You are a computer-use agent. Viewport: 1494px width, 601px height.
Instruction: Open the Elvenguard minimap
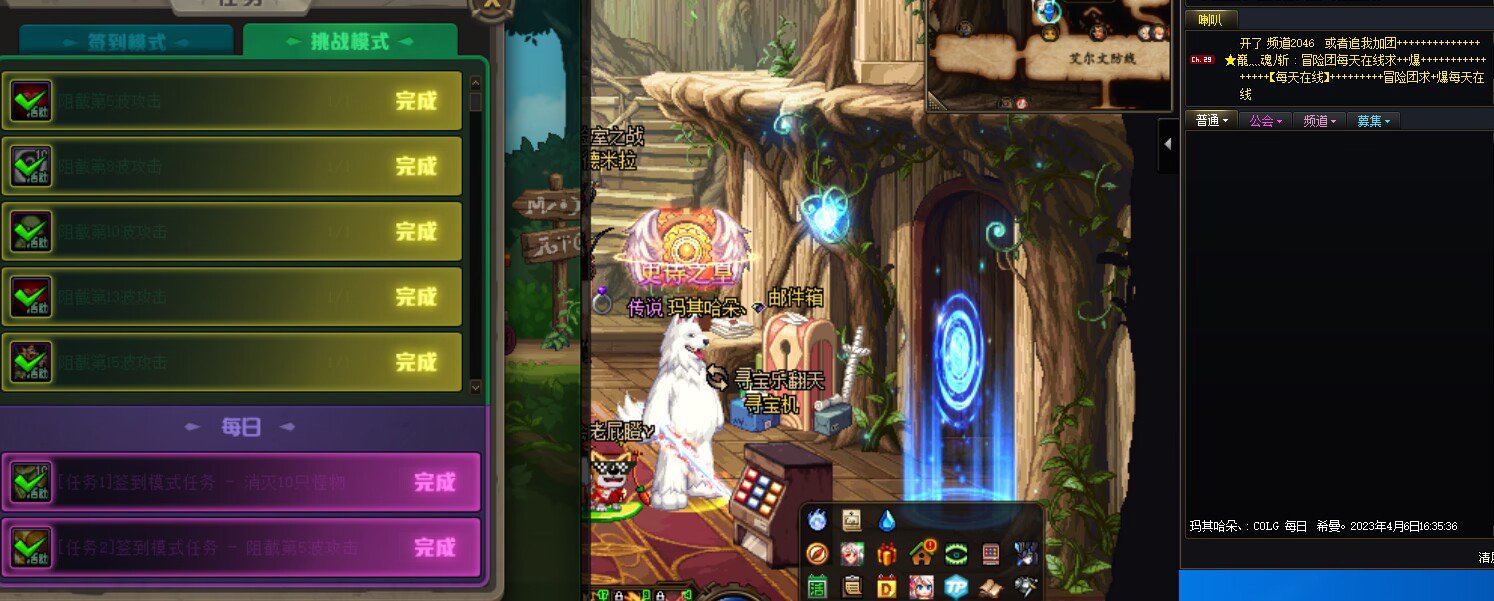(1048, 55)
